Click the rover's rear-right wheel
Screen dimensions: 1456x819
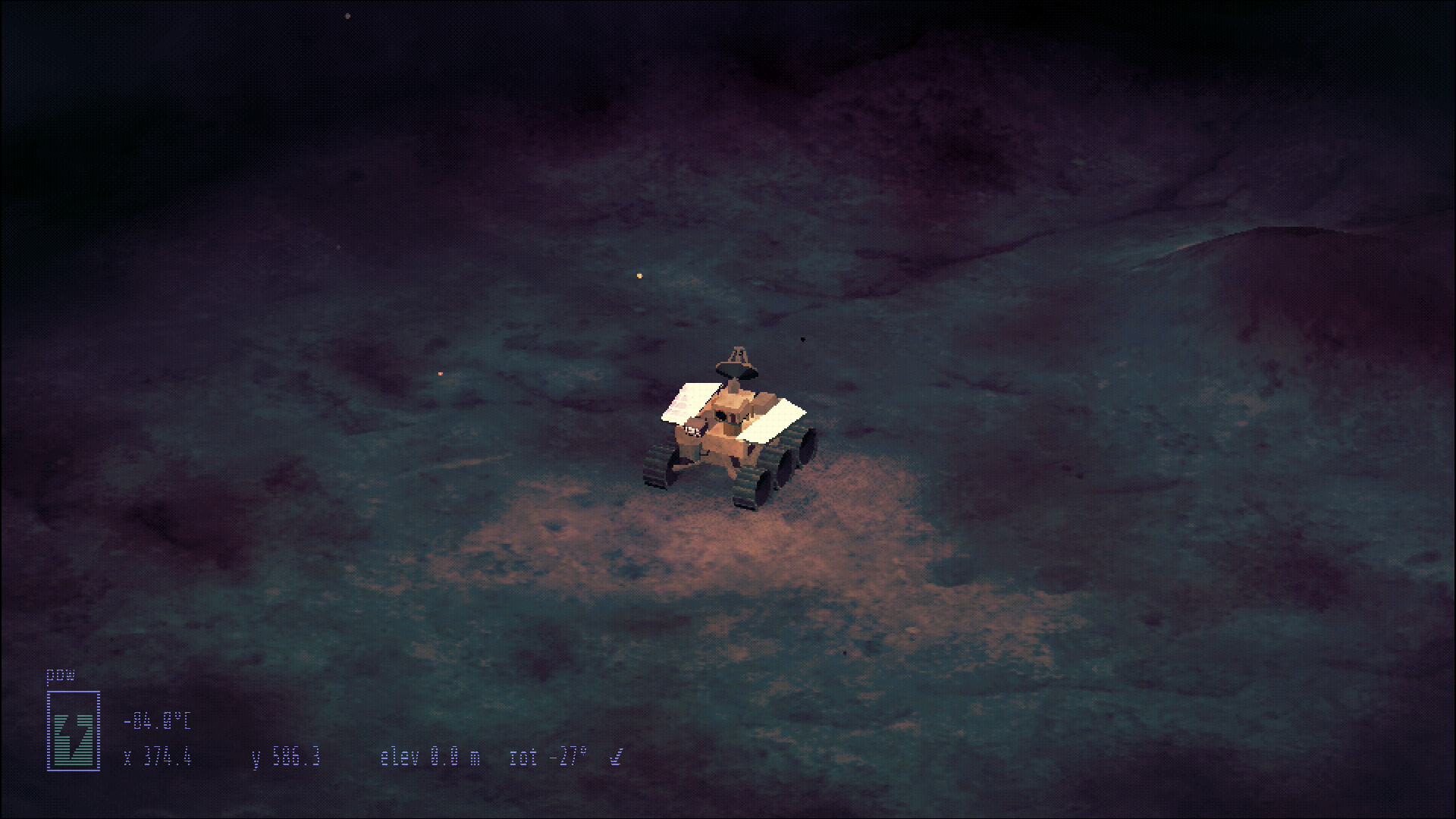(x=807, y=448)
